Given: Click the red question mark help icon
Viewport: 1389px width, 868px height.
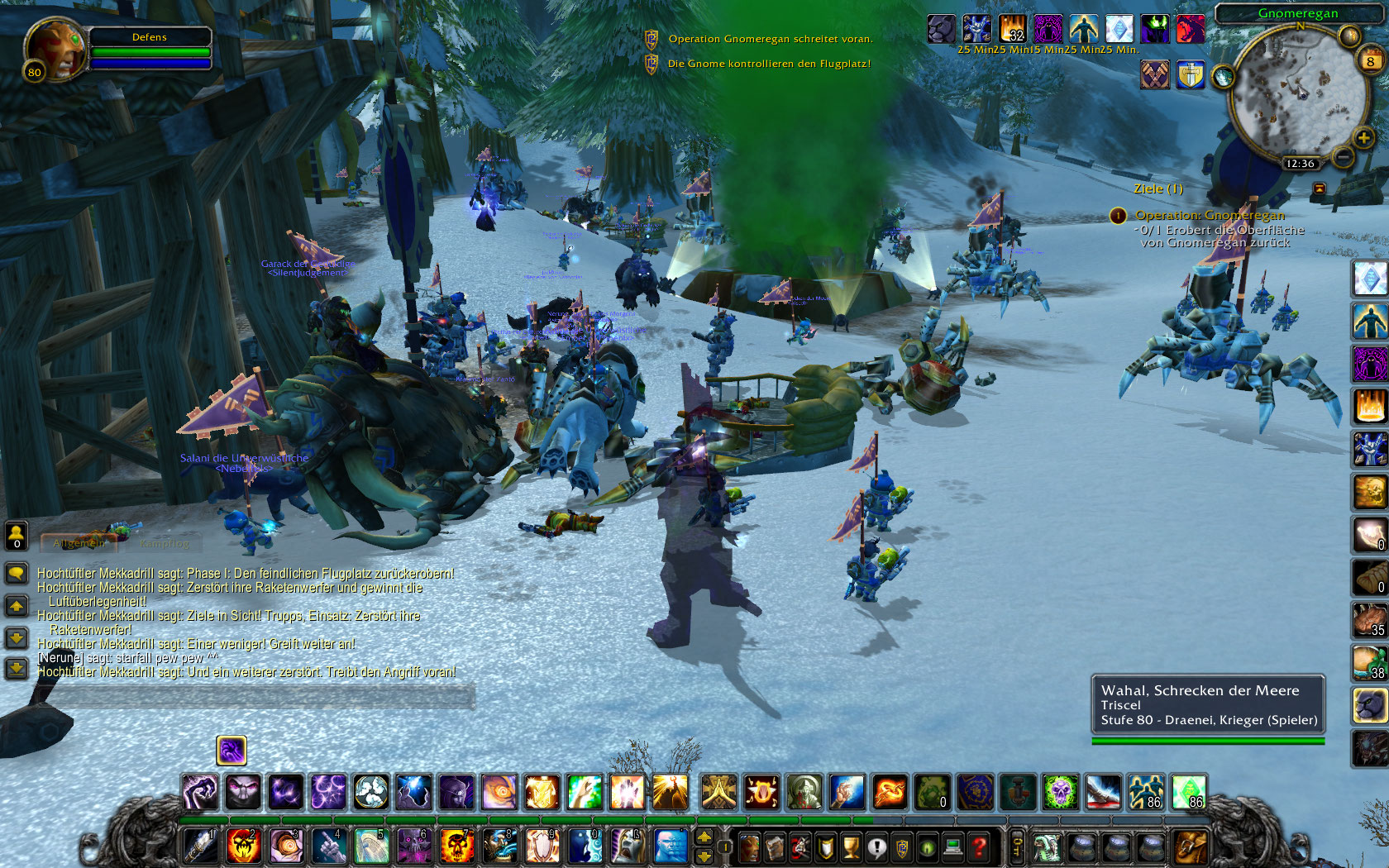Looking at the screenshot, I should coord(979,847).
